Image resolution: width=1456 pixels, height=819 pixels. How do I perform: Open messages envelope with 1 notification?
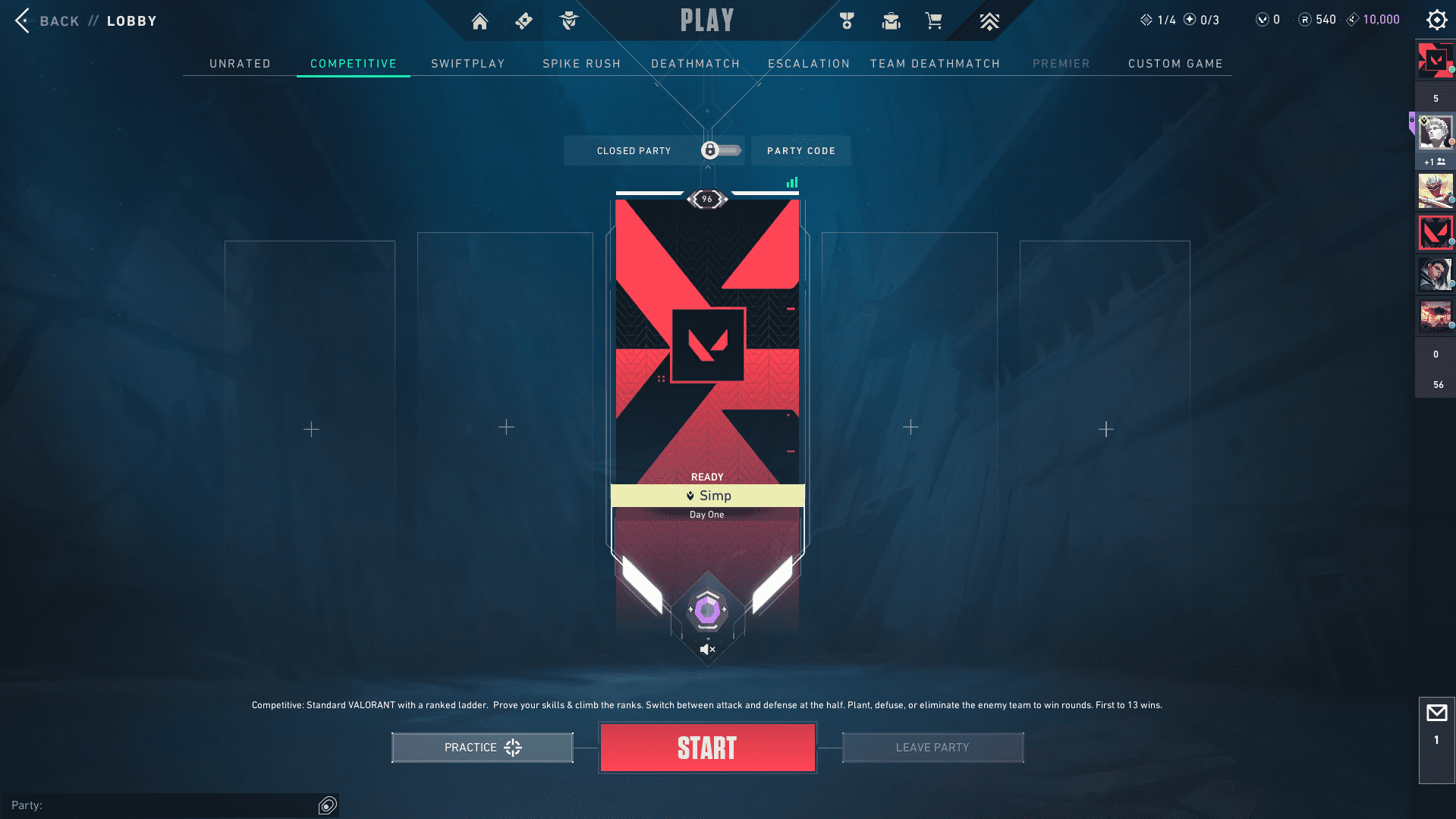1436,713
